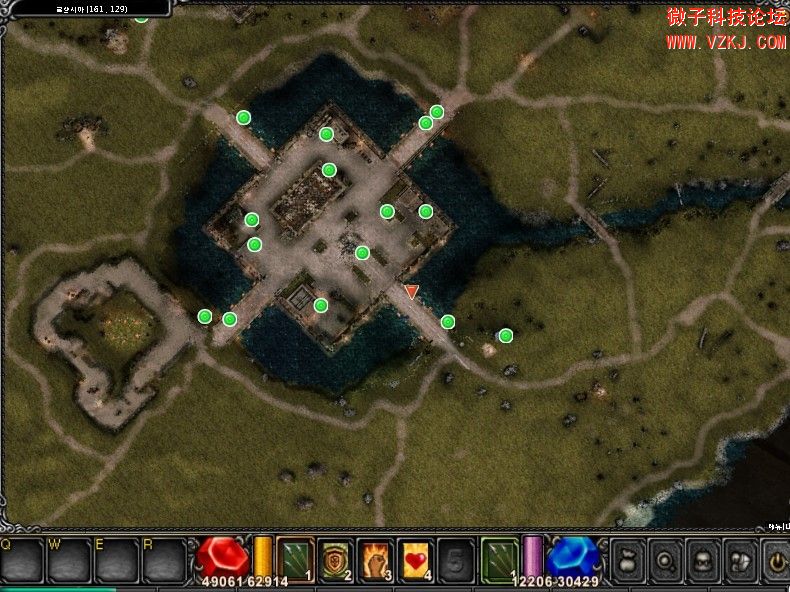Open the inventory bag icon
This screenshot has height=592, width=790.
pos(627,558)
